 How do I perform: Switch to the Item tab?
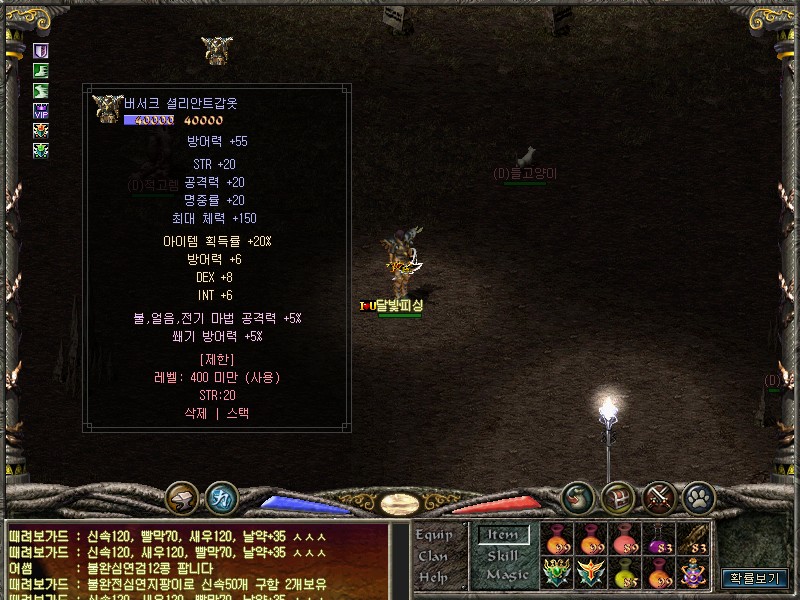[502, 535]
